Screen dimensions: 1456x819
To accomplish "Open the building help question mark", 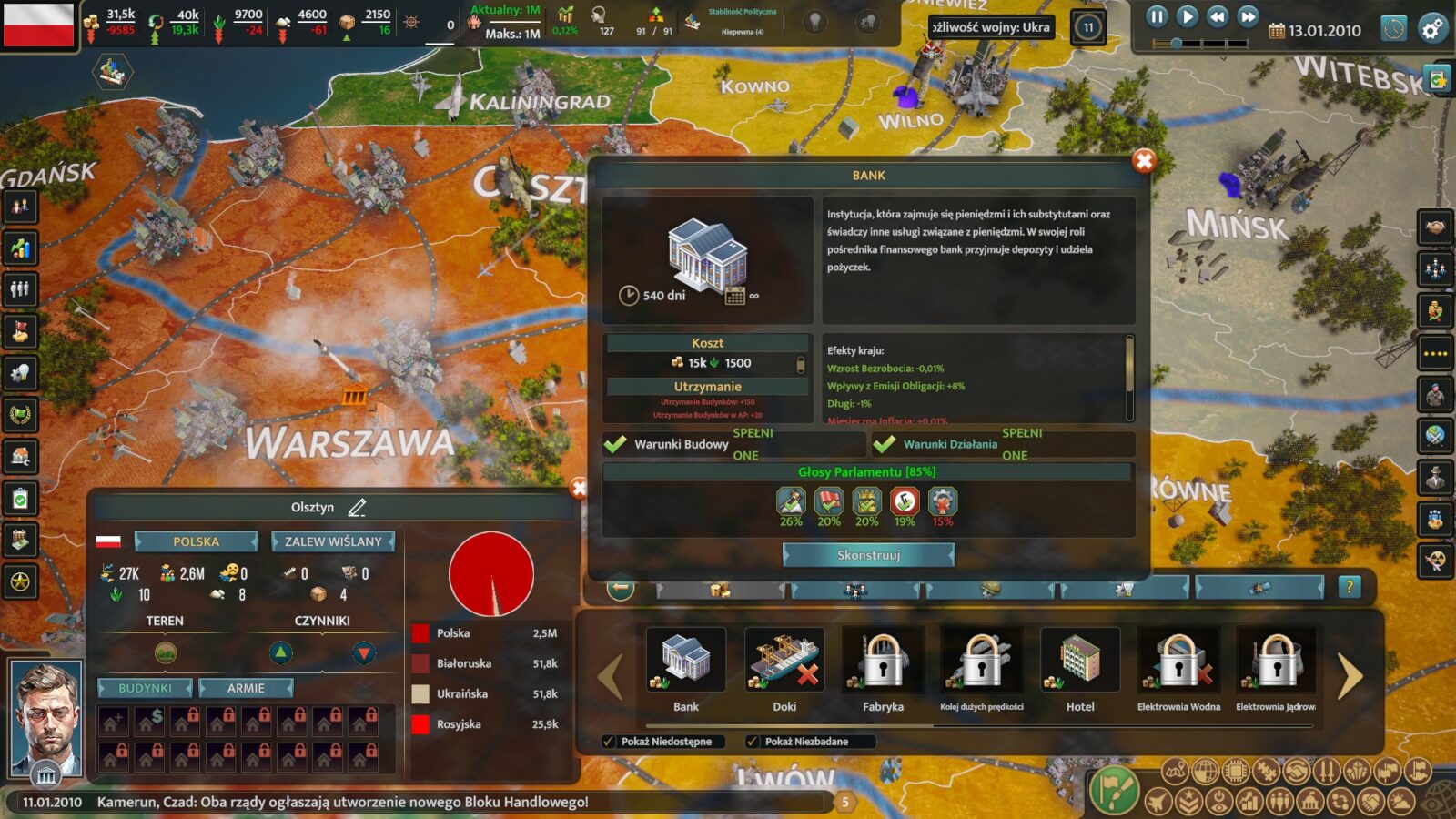I will coord(1350,587).
